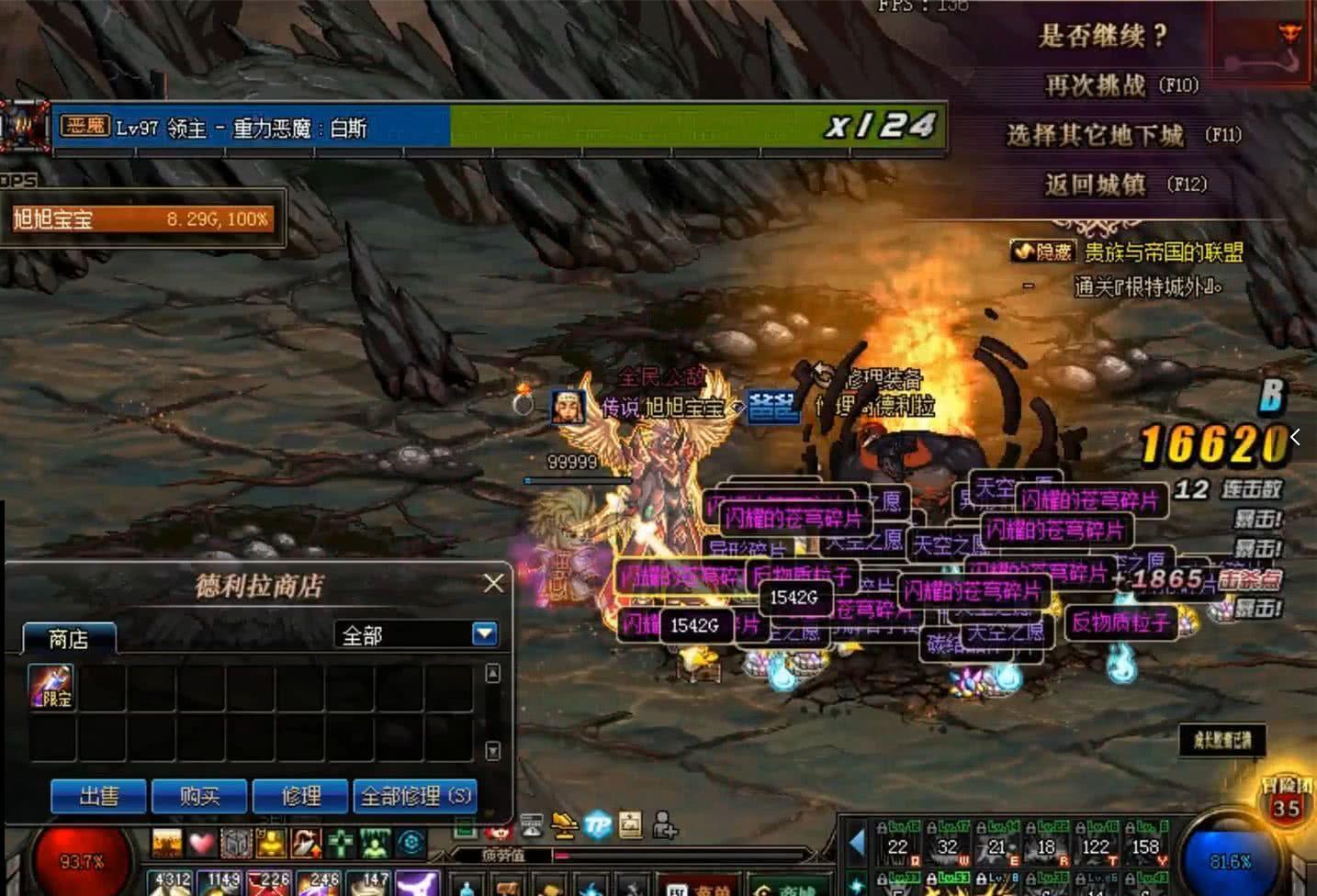This screenshot has width=1317, height=896.
Task: Click the 冒险团 level 35 badge
Action: click(1286, 801)
